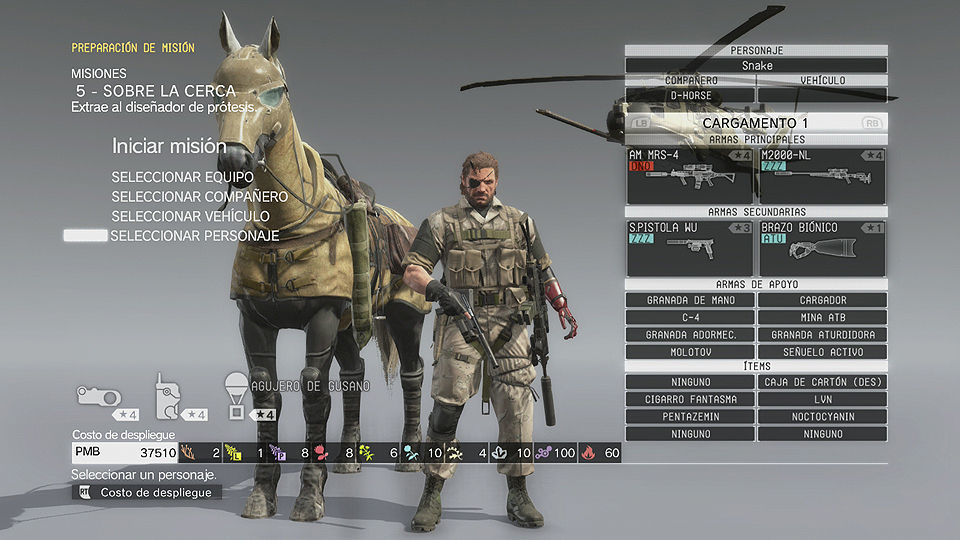
Task: Choose Seleccionar Compañero option
Action: [199, 197]
